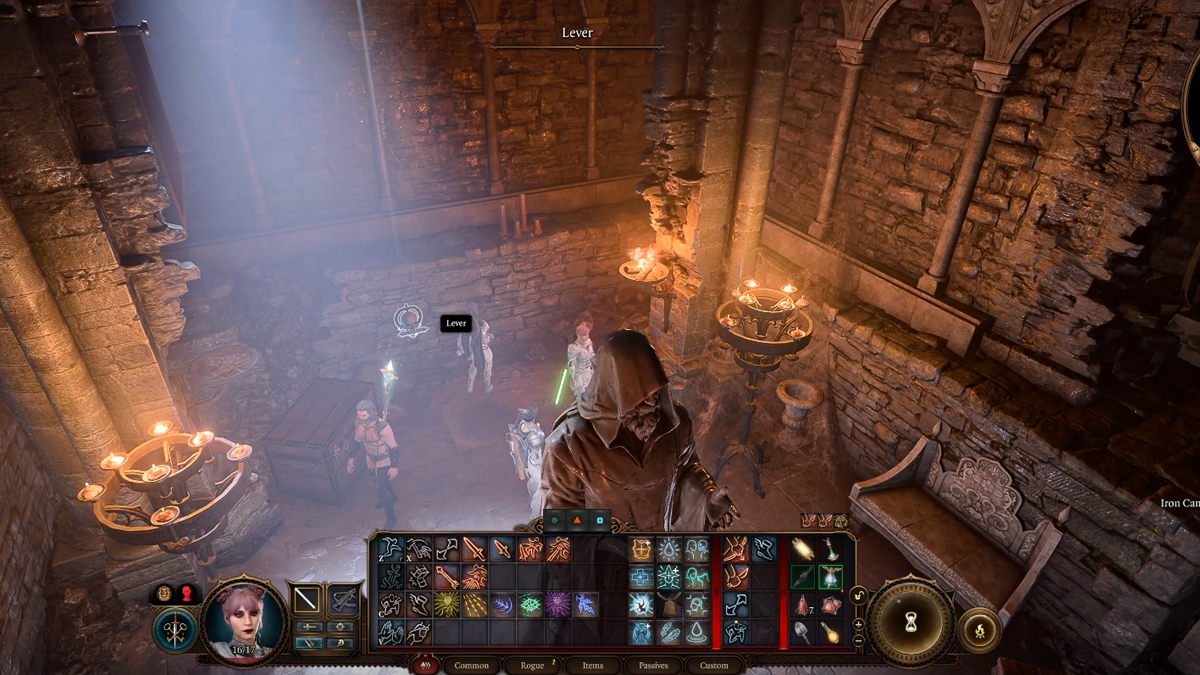Show the Items hotbar tab
The height and width of the screenshot is (675, 1200).
tap(593, 665)
